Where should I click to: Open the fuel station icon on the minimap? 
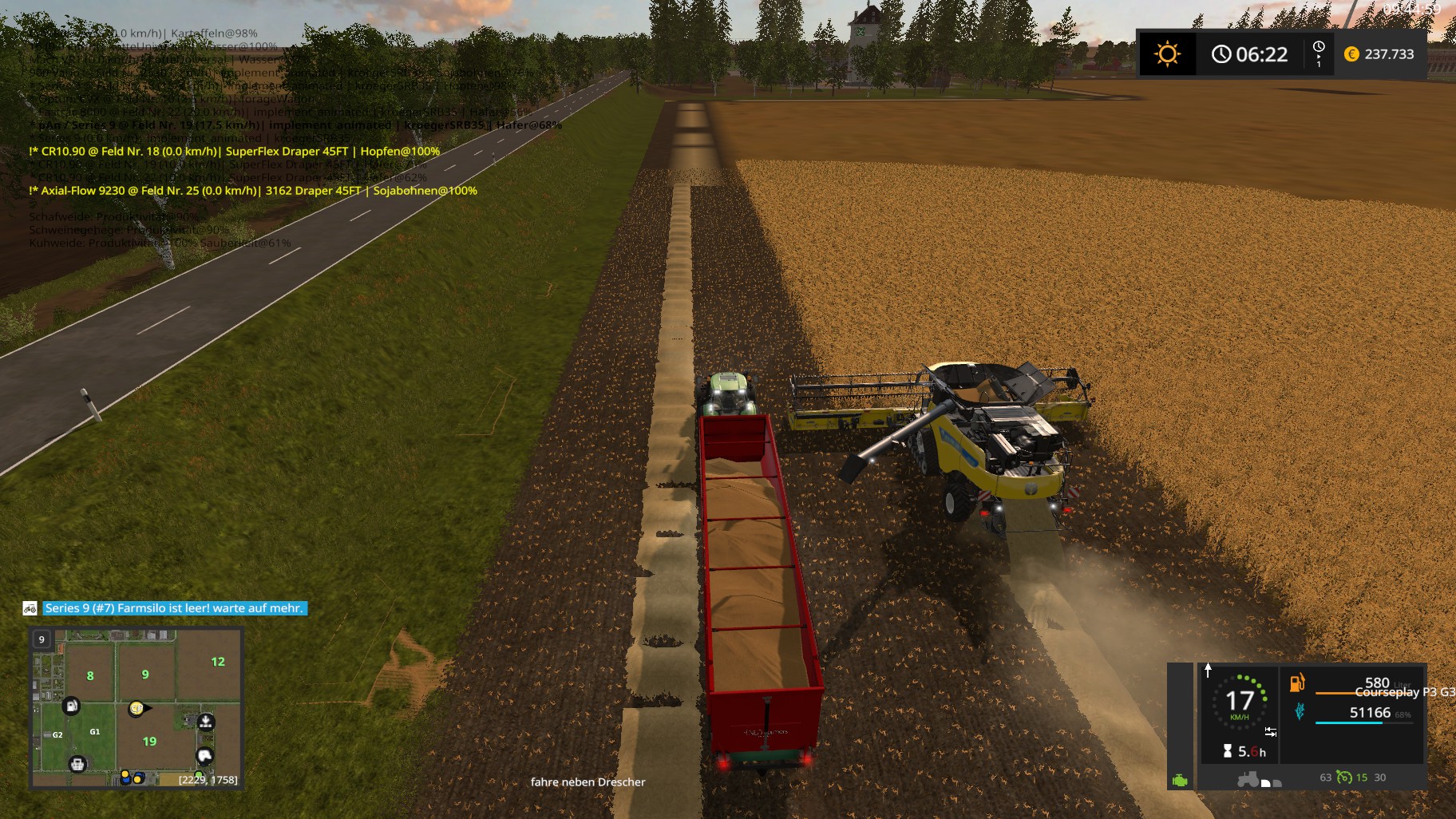click(72, 706)
